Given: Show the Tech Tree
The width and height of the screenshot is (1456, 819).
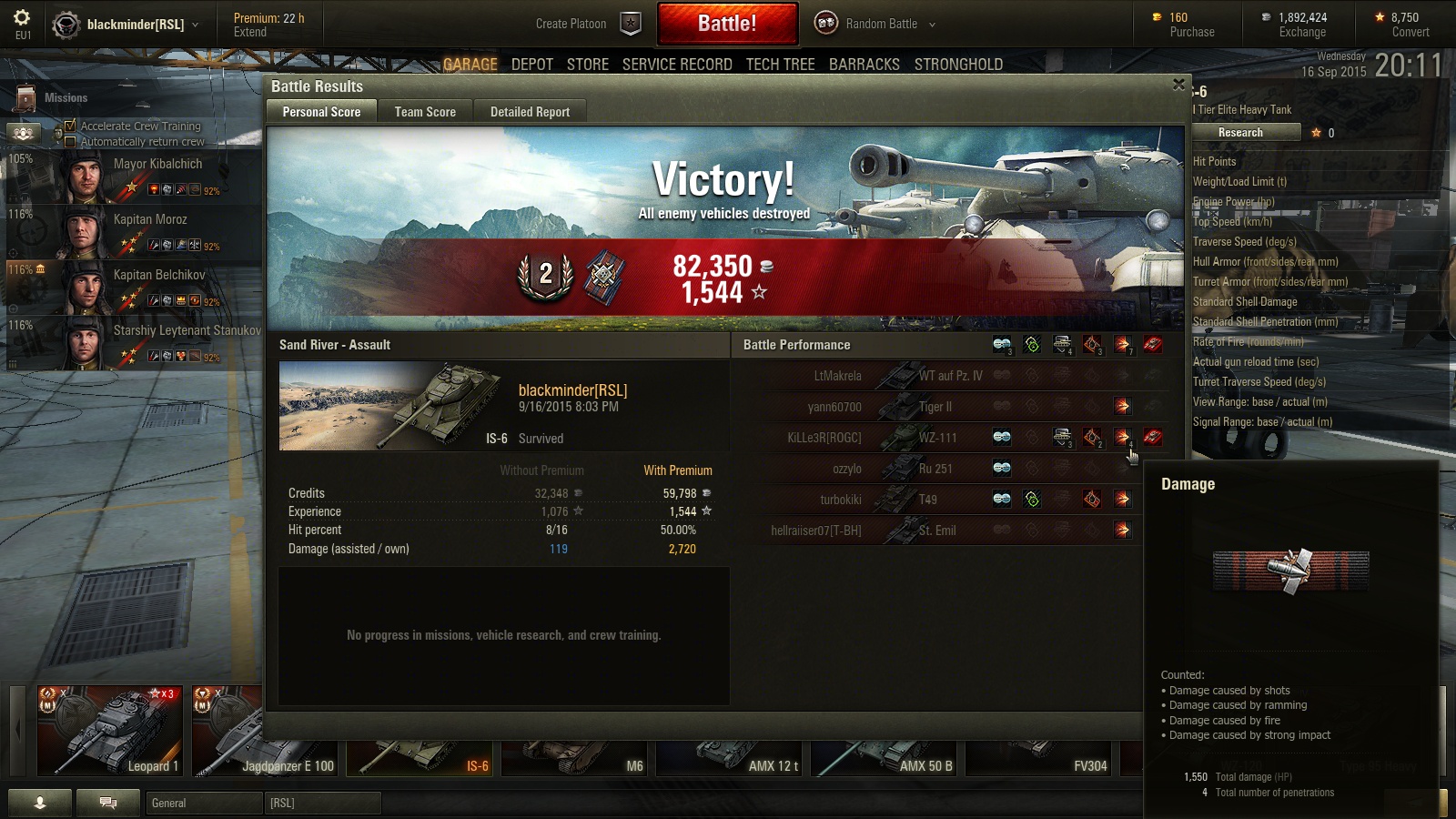Looking at the screenshot, I should pyautogui.click(x=780, y=65).
